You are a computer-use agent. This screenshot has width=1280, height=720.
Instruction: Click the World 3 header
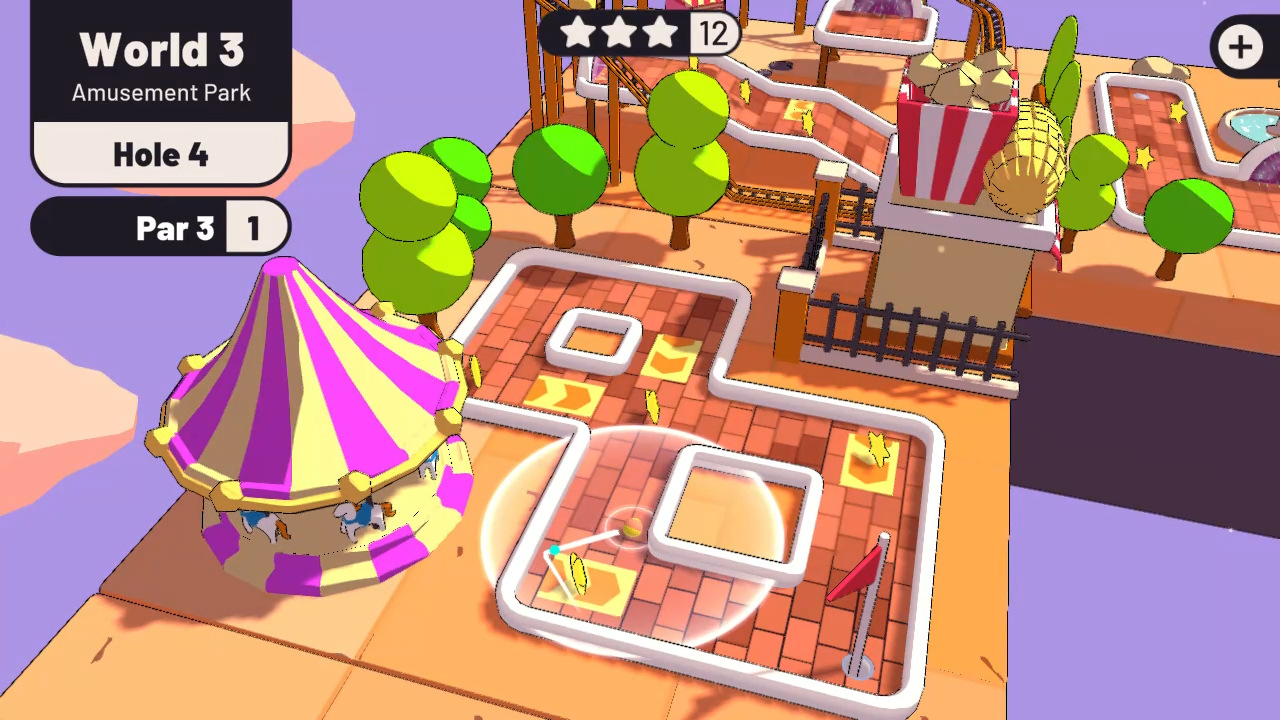160,48
